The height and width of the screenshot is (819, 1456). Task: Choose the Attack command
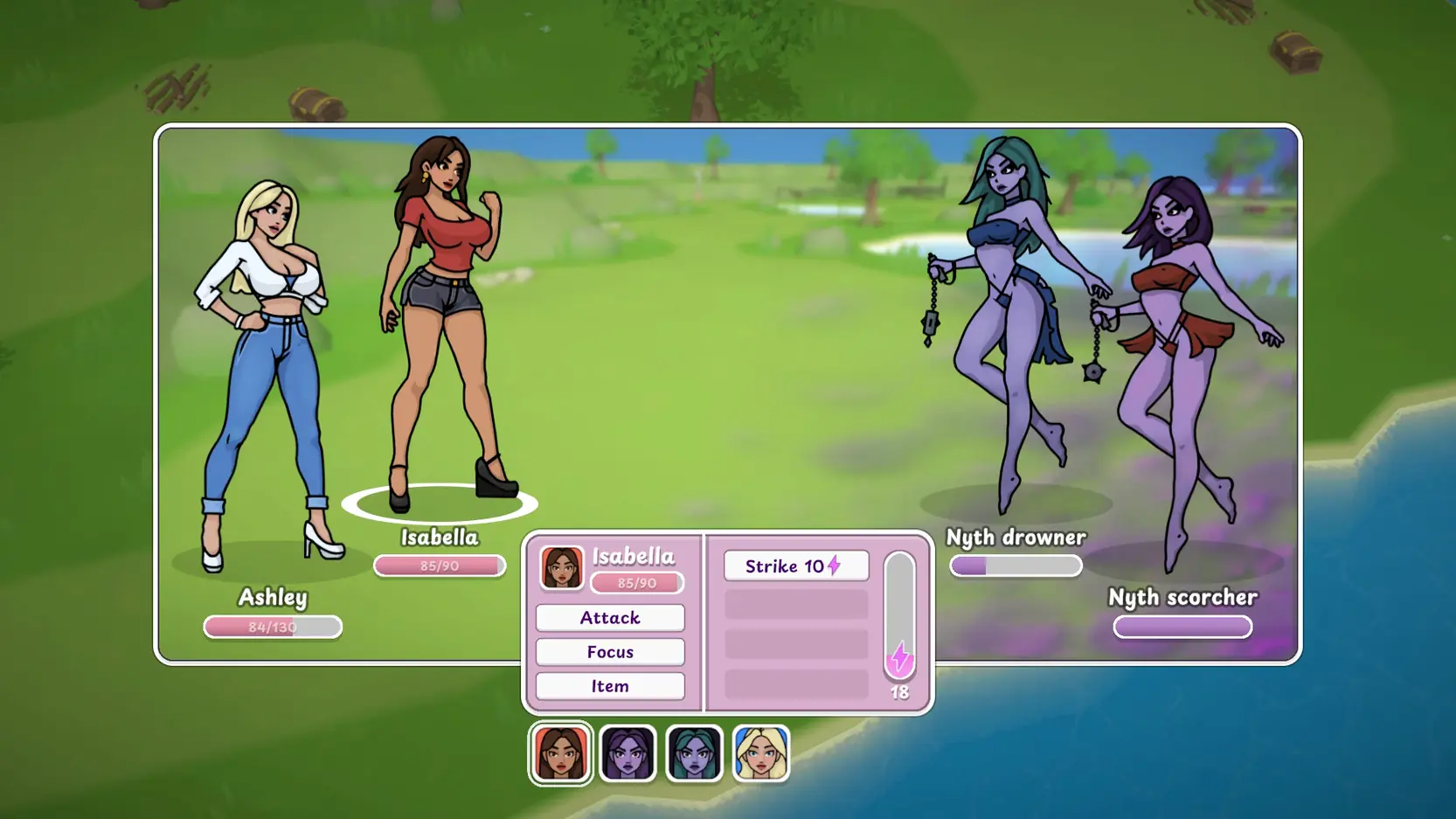click(x=610, y=618)
